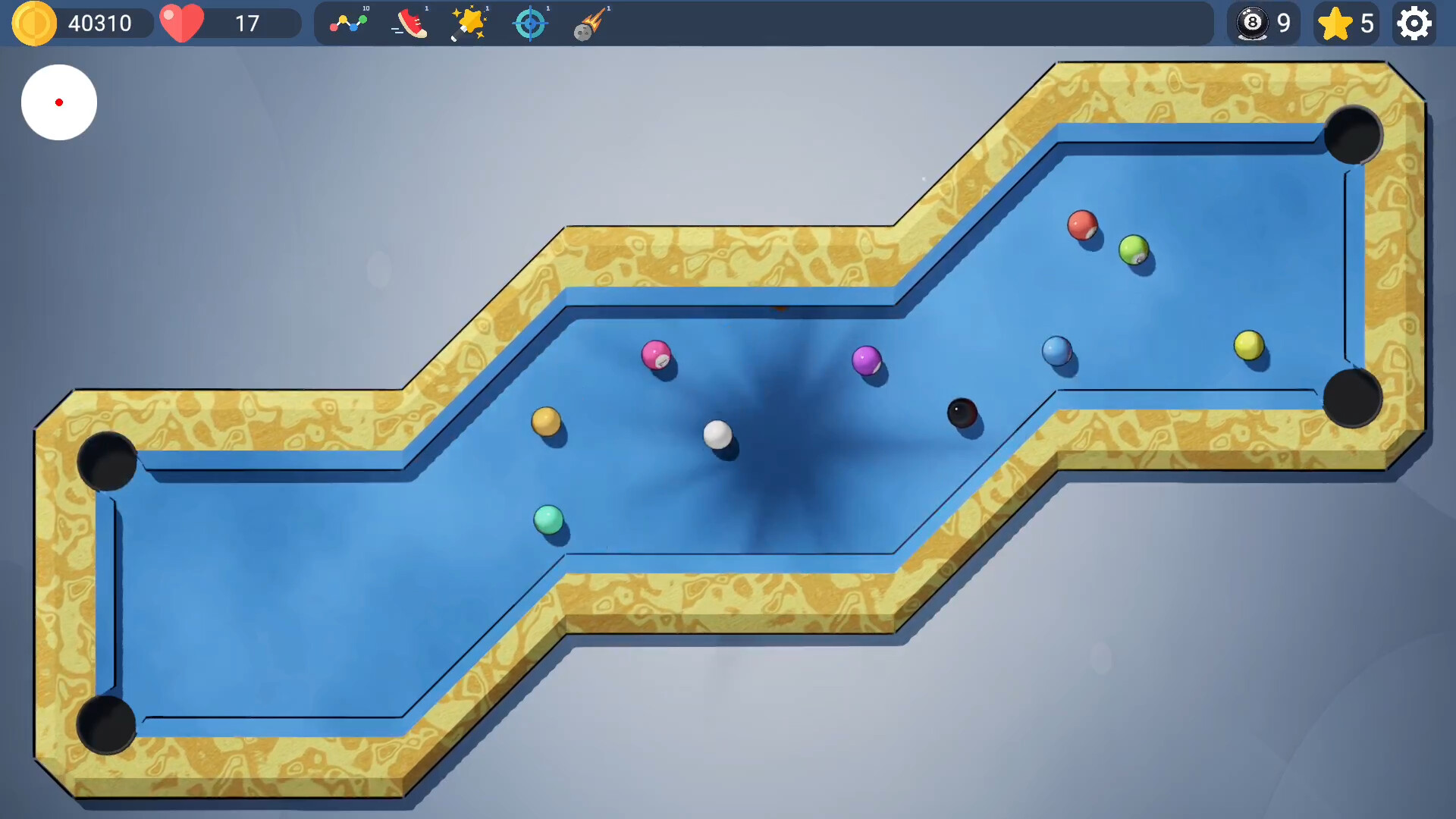Use the meteor power shot
1456x819 pixels.
588,24
